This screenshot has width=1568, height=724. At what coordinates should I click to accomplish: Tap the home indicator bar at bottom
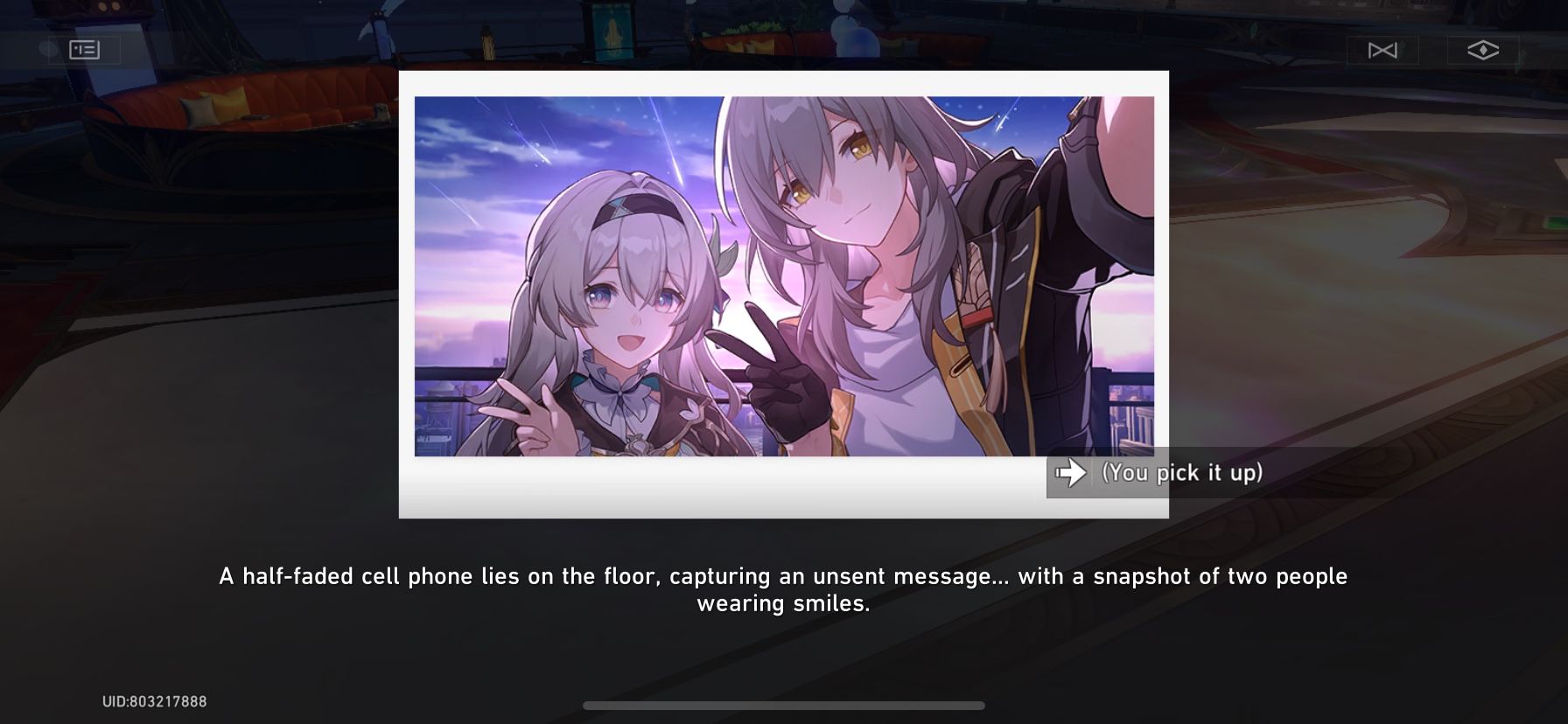click(783, 707)
